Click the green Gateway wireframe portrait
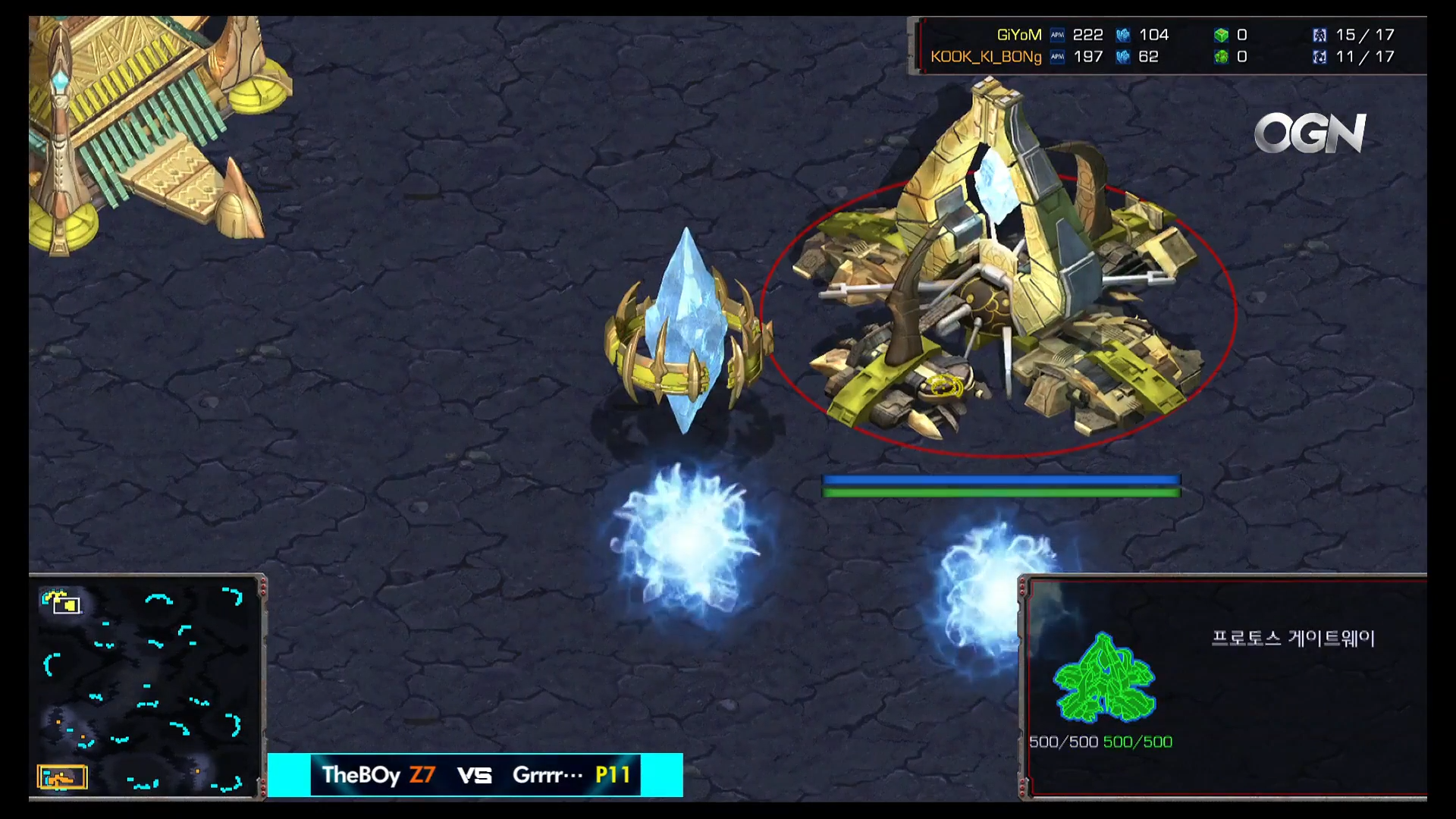 tap(1104, 677)
